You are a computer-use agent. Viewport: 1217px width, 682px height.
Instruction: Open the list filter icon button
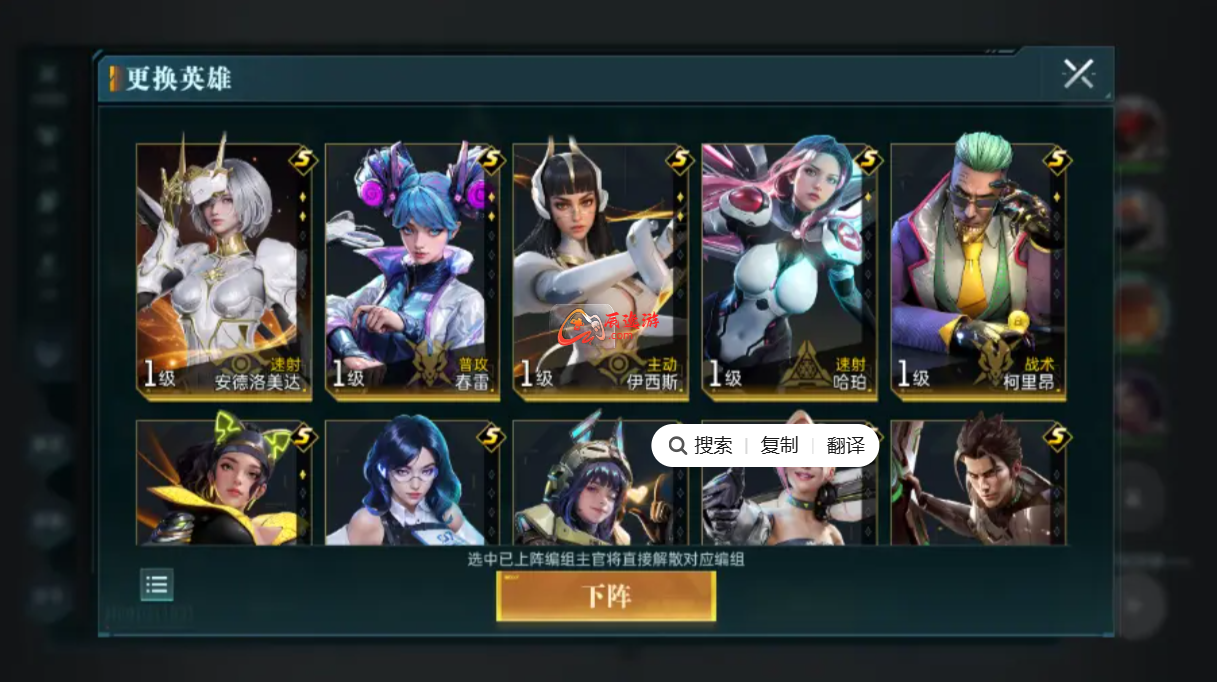156,585
